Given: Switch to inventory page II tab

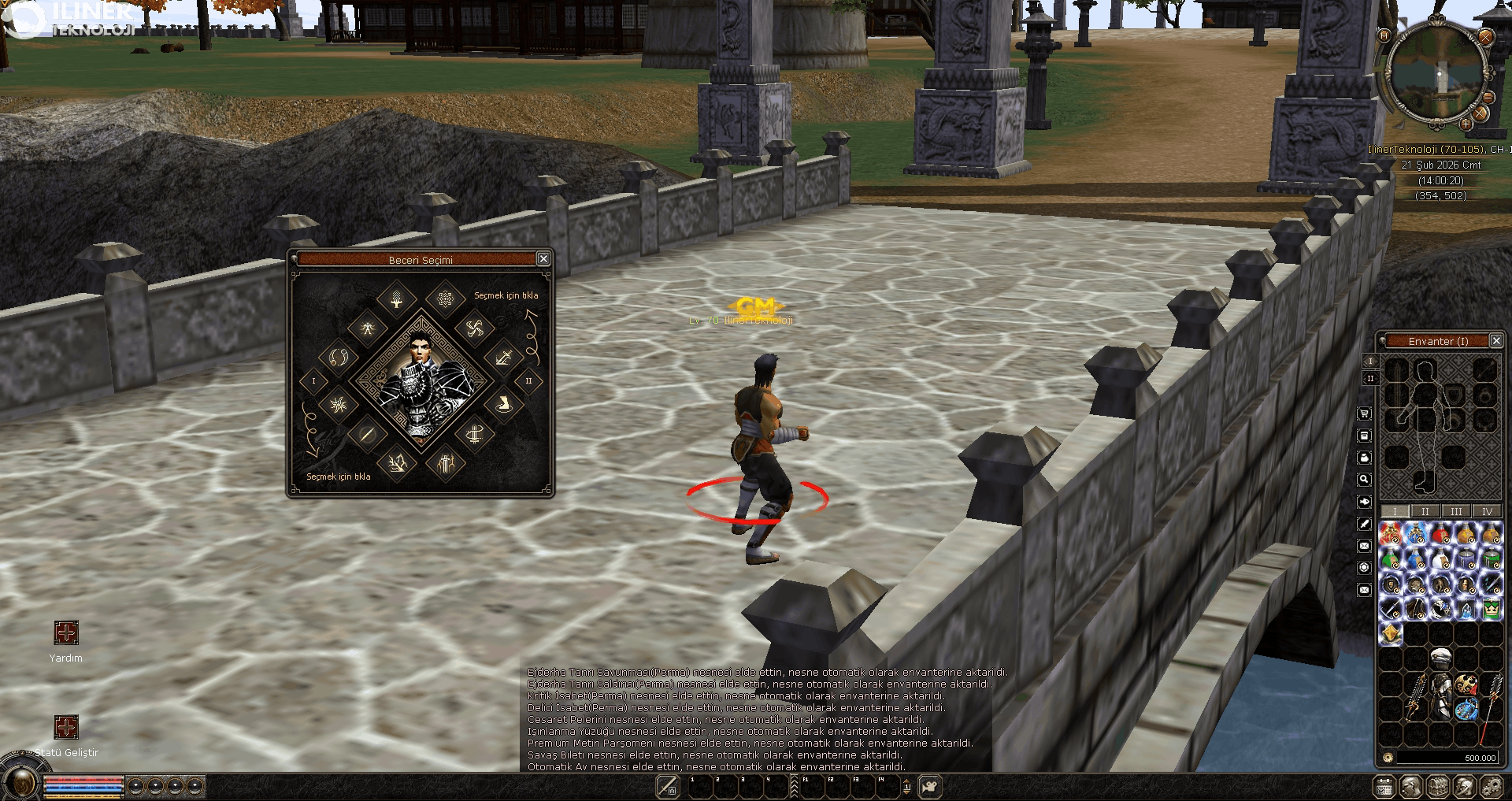Looking at the screenshot, I should (1425, 511).
